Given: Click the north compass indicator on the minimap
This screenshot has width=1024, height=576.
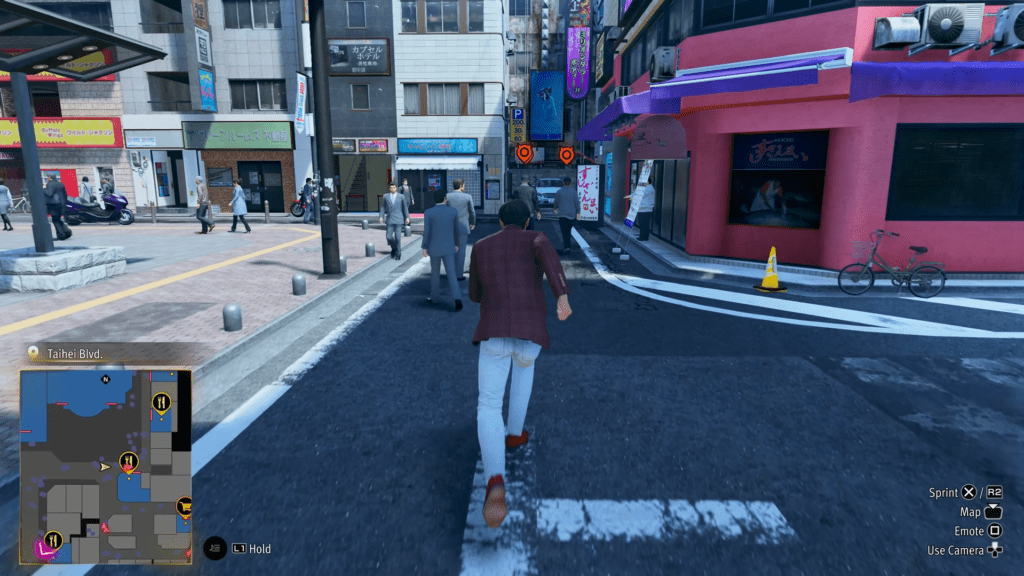Looking at the screenshot, I should tap(105, 380).
